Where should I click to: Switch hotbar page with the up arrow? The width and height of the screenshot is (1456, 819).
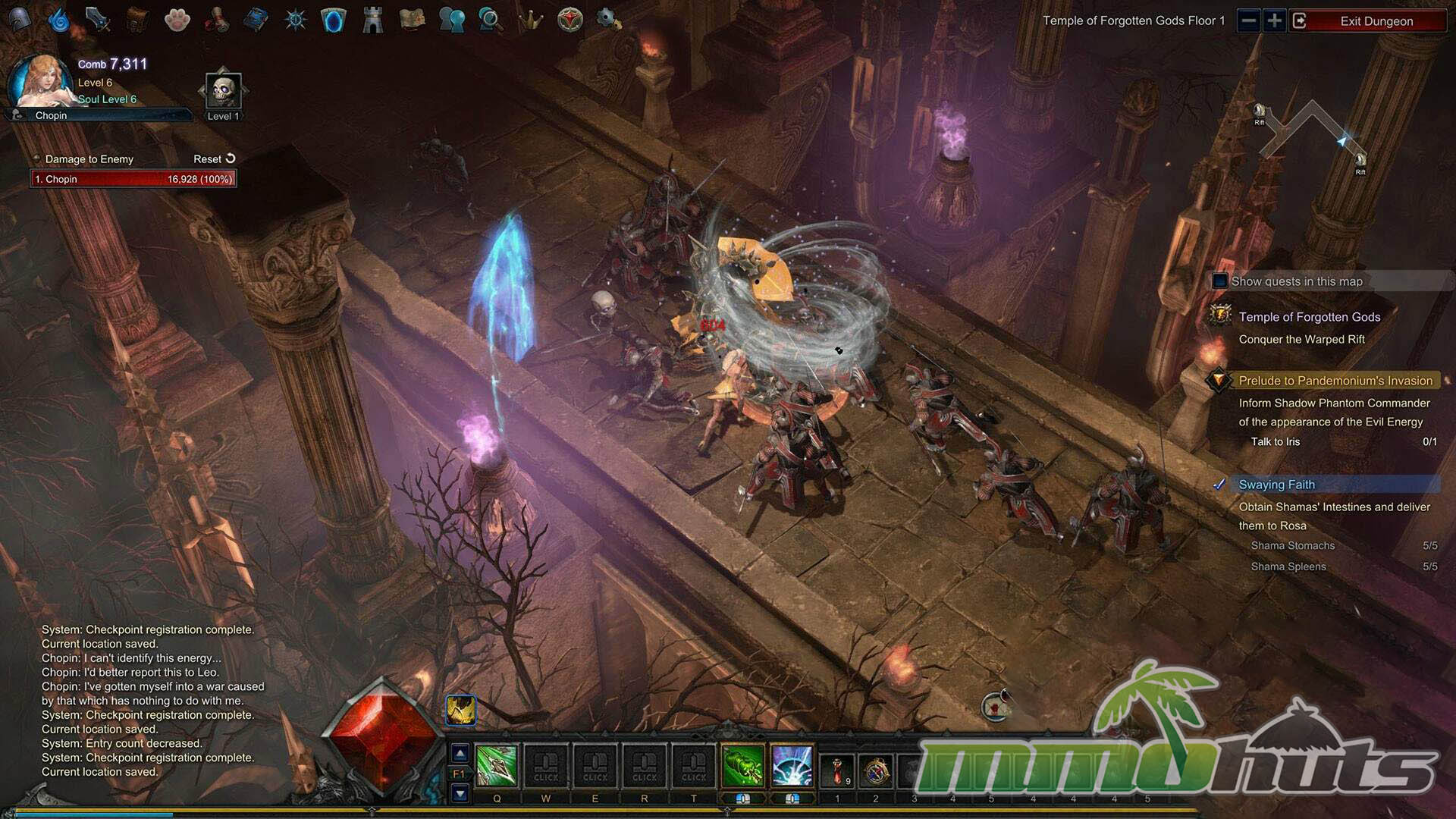(x=460, y=753)
